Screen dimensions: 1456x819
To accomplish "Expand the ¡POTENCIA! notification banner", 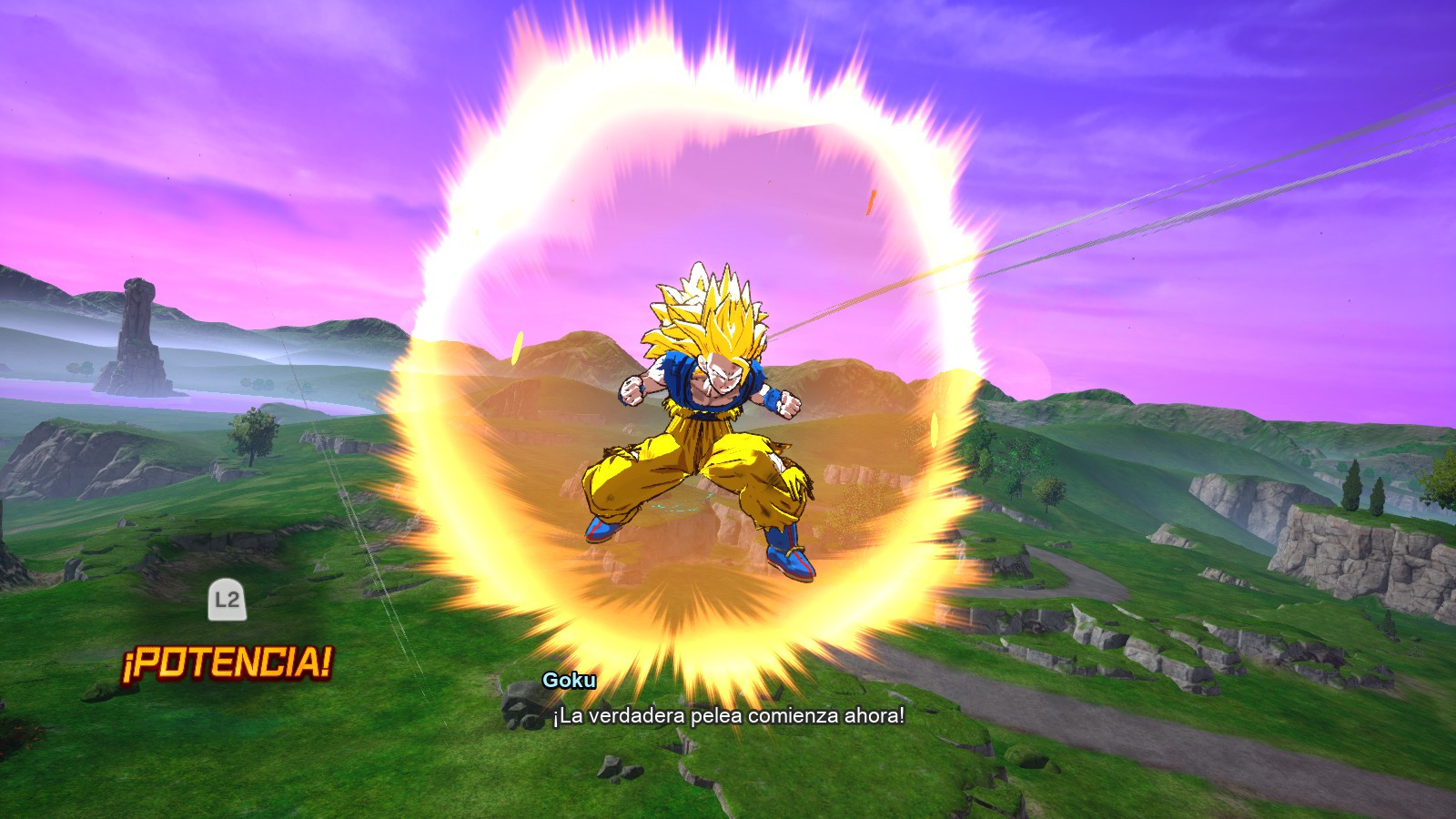I will point(227,662).
